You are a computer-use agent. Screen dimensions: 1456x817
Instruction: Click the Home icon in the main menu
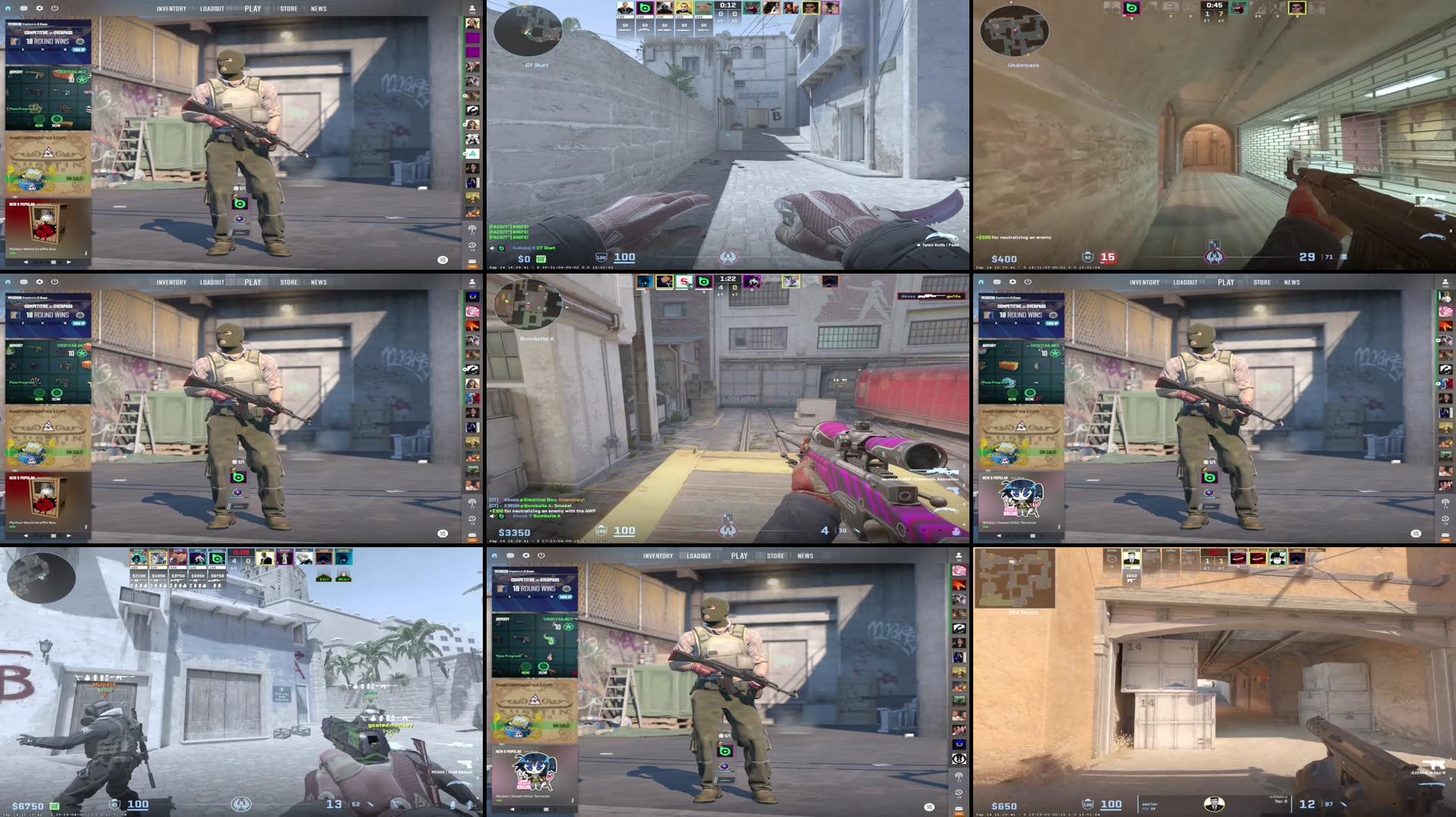point(7,8)
